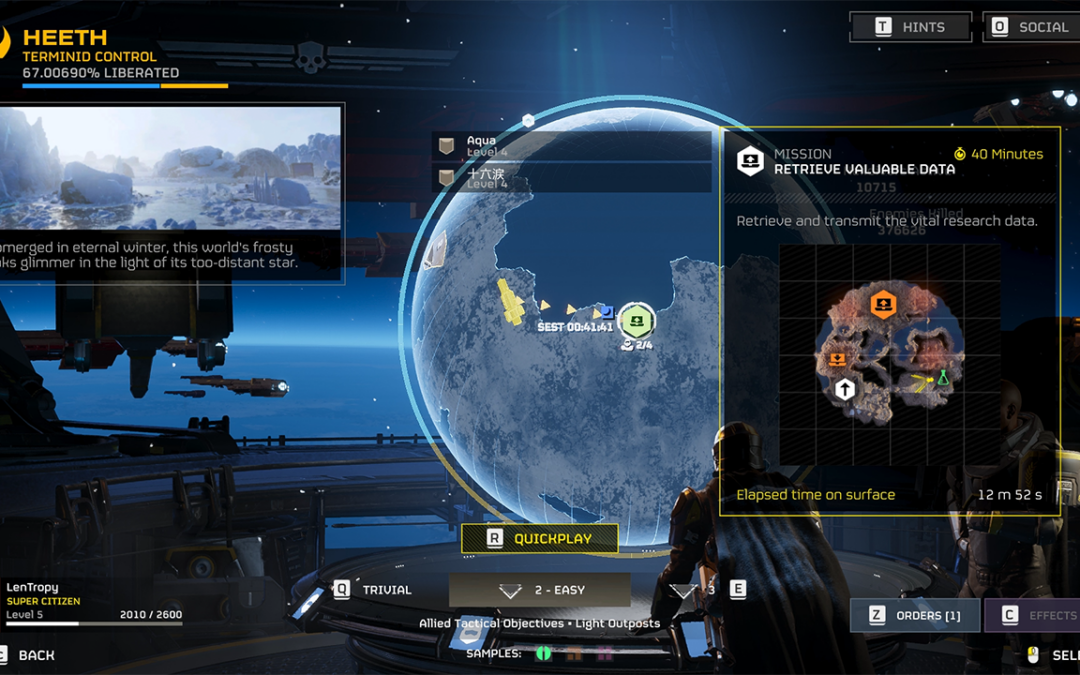
Task: Select the green mission marker on the globe
Action: point(636,321)
